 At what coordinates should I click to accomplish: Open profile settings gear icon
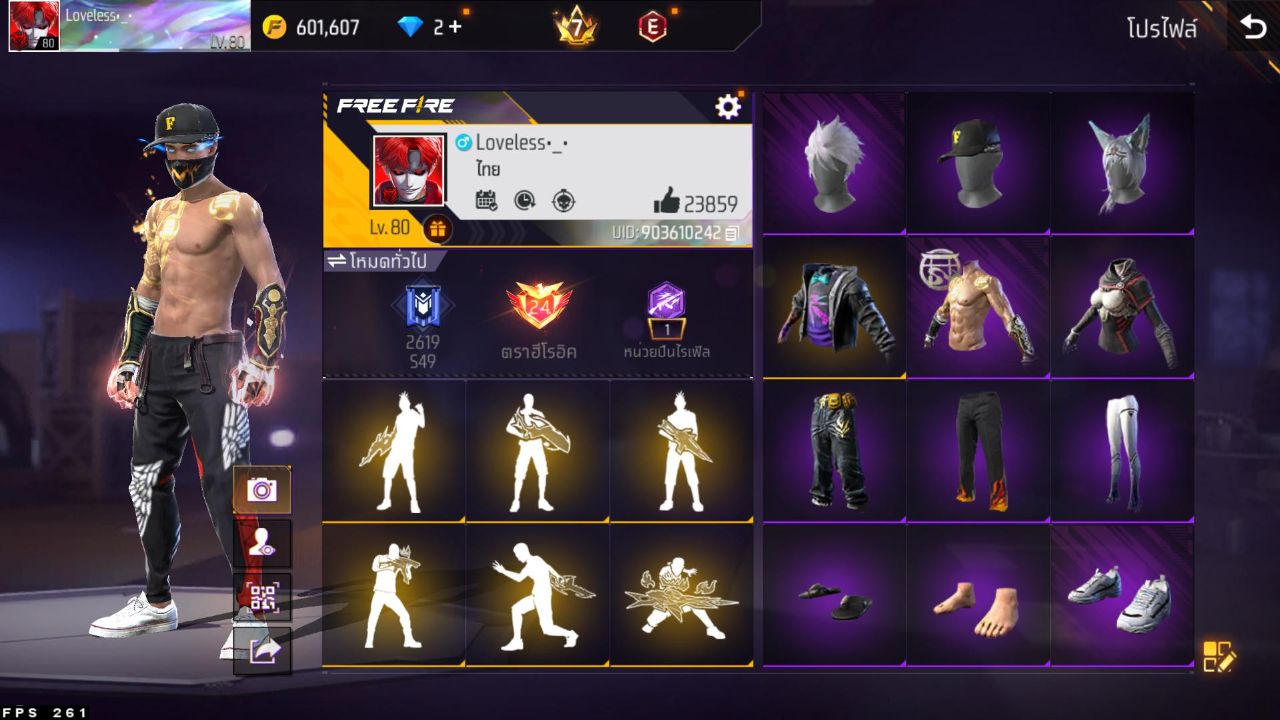pos(728,107)
